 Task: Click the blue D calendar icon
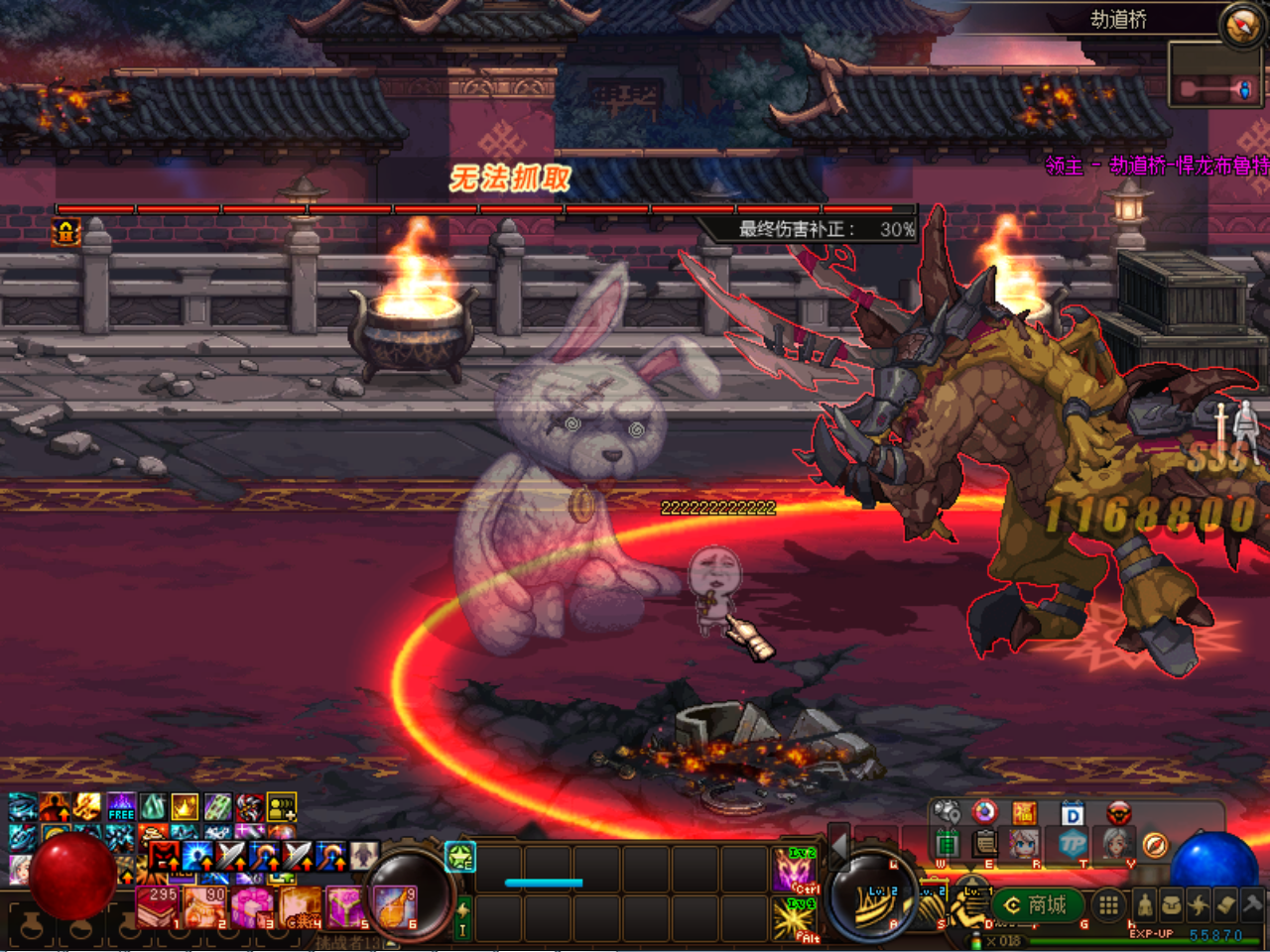coord(1072,814)
